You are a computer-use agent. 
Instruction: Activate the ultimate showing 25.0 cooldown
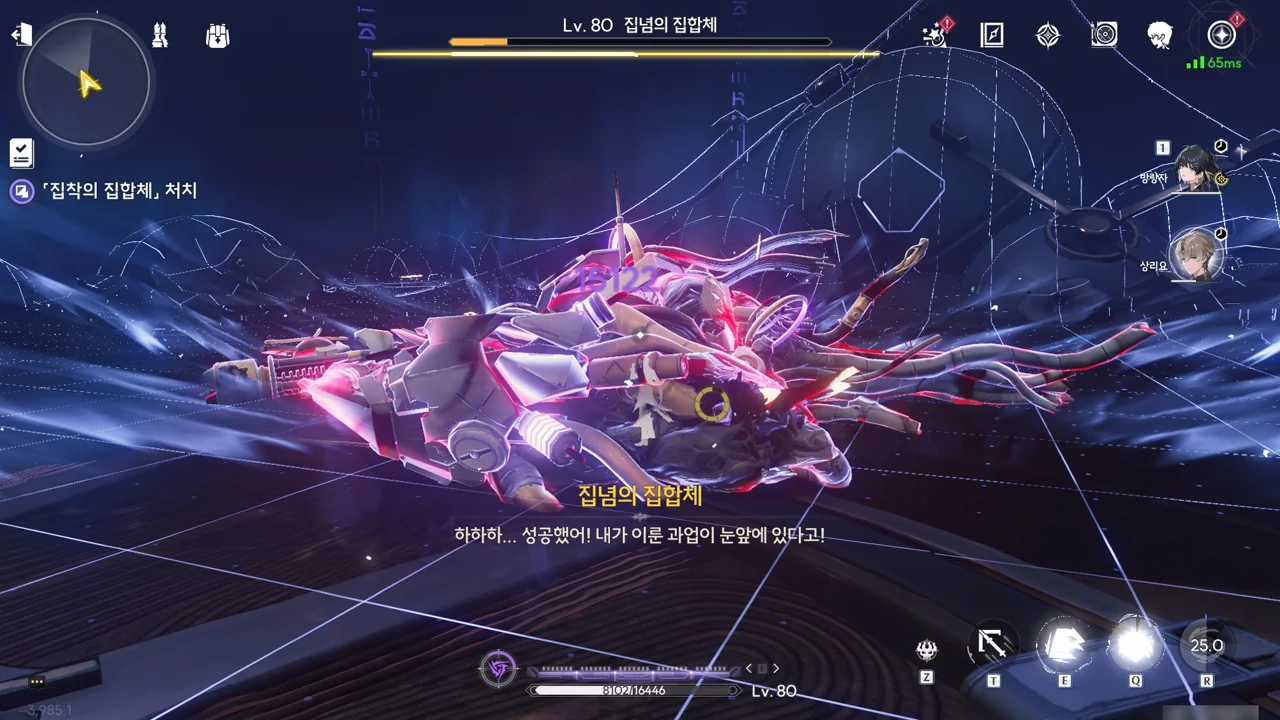click(1206, 645)
